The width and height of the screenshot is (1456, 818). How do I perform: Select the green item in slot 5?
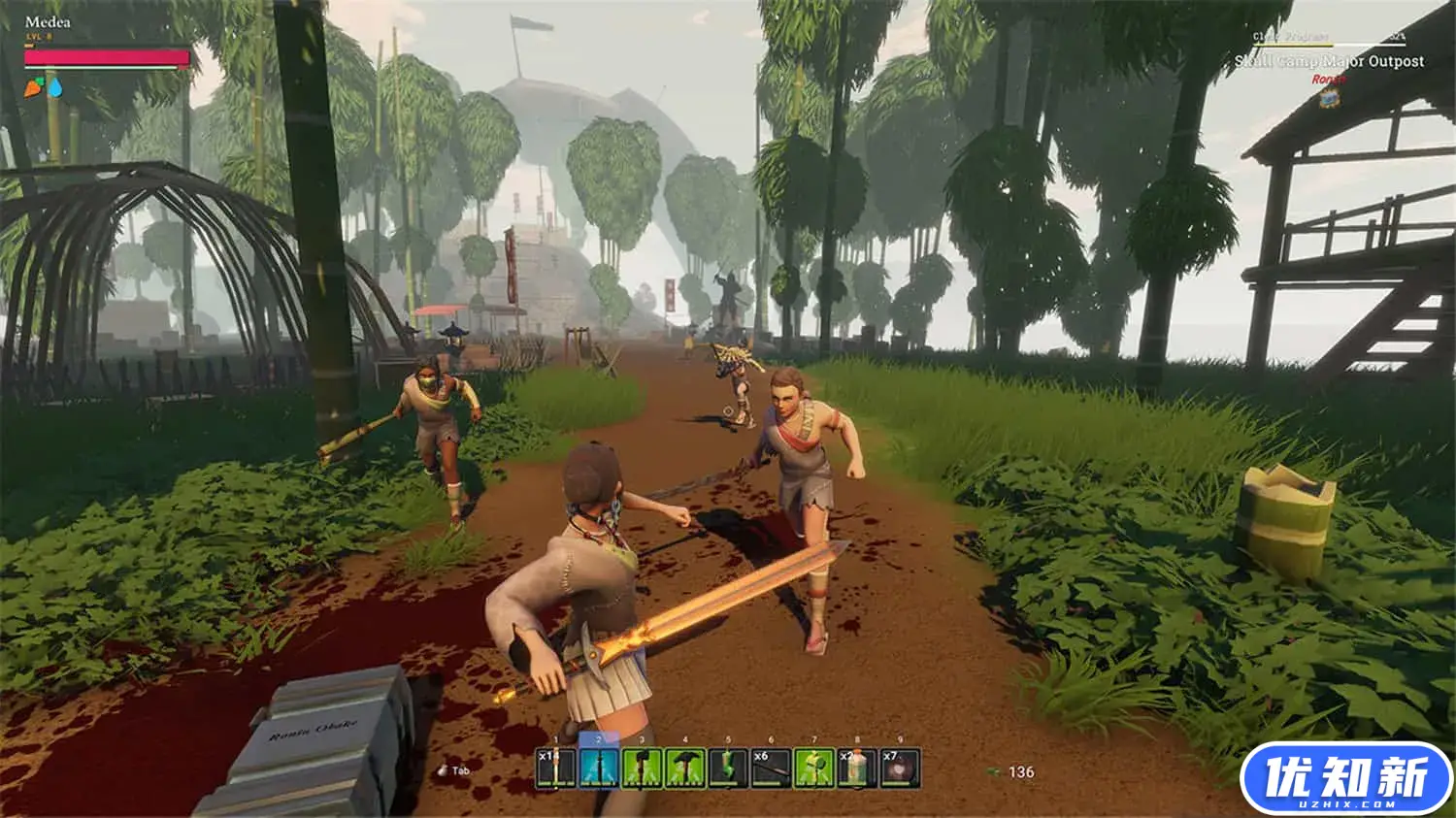pos(728,768)
